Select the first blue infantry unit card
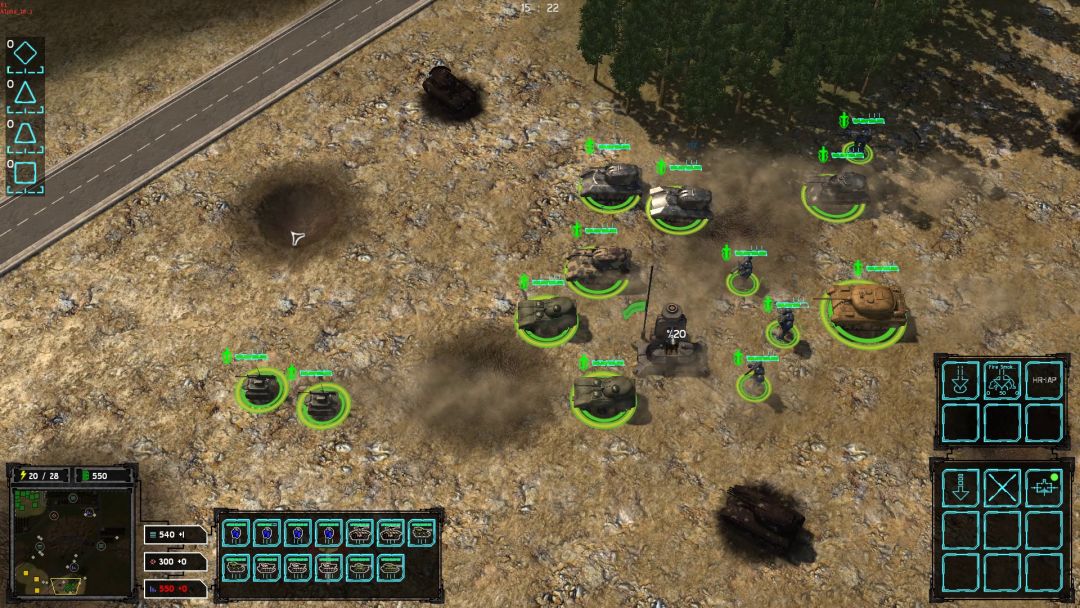This screenshot has height=608, width=1080. tap(237, 534)
